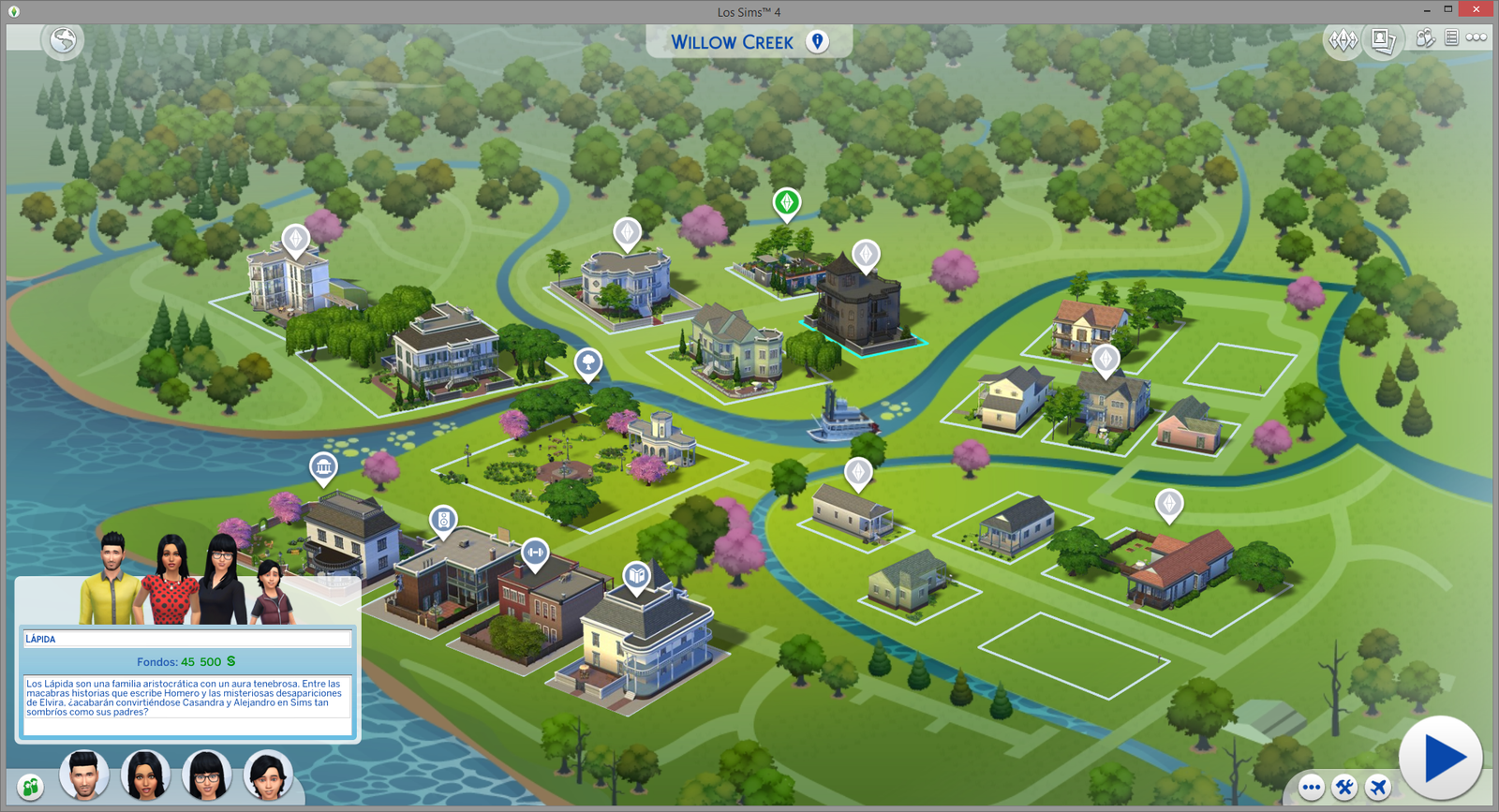1499x812 pixels.
Task: Click the airplane travel button
Action: click(1377, 787)
